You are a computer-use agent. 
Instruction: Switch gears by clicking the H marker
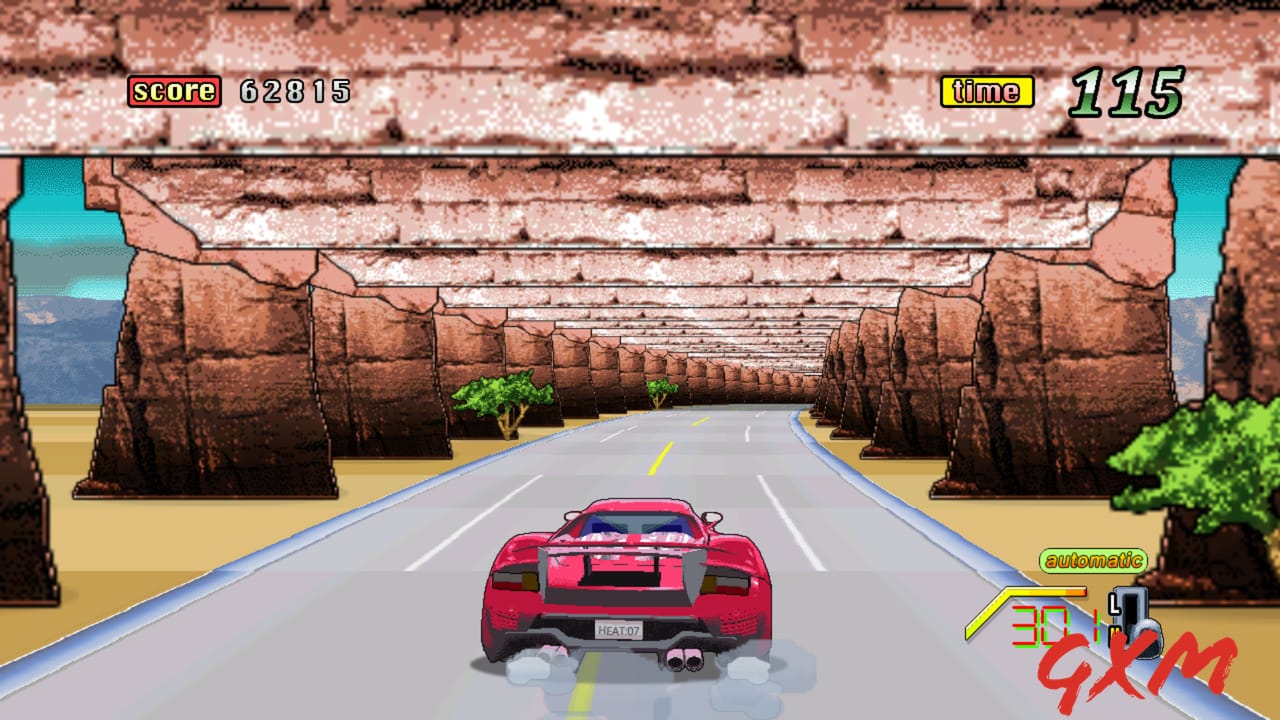1113,631
